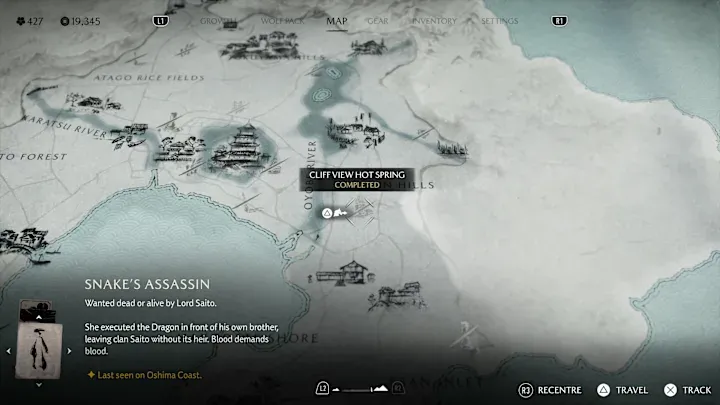Select the Map tab
The height and width of the screenshot is (405, 720).
[x=337, y=21]
